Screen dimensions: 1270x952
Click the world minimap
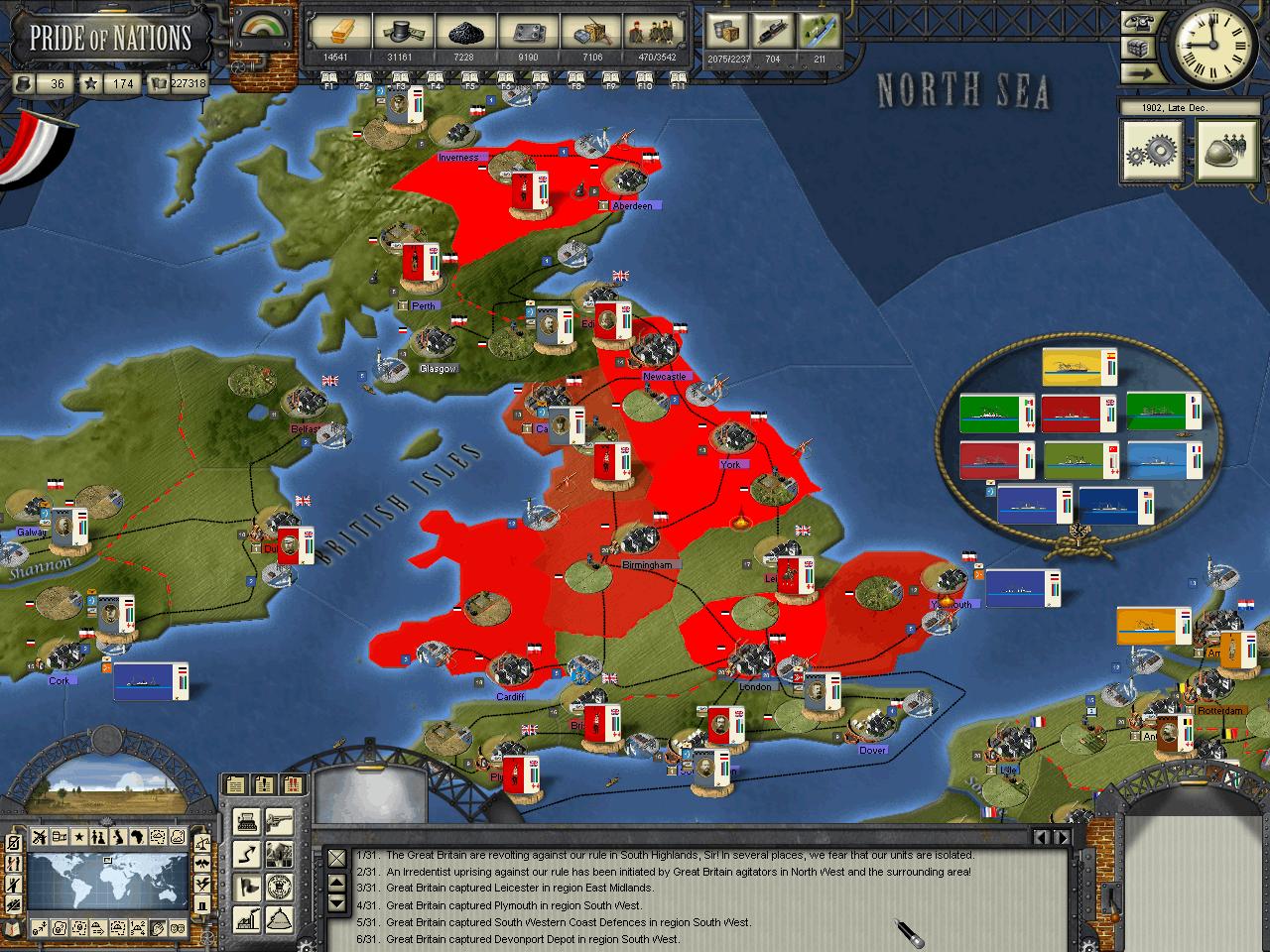coord(107,883)
